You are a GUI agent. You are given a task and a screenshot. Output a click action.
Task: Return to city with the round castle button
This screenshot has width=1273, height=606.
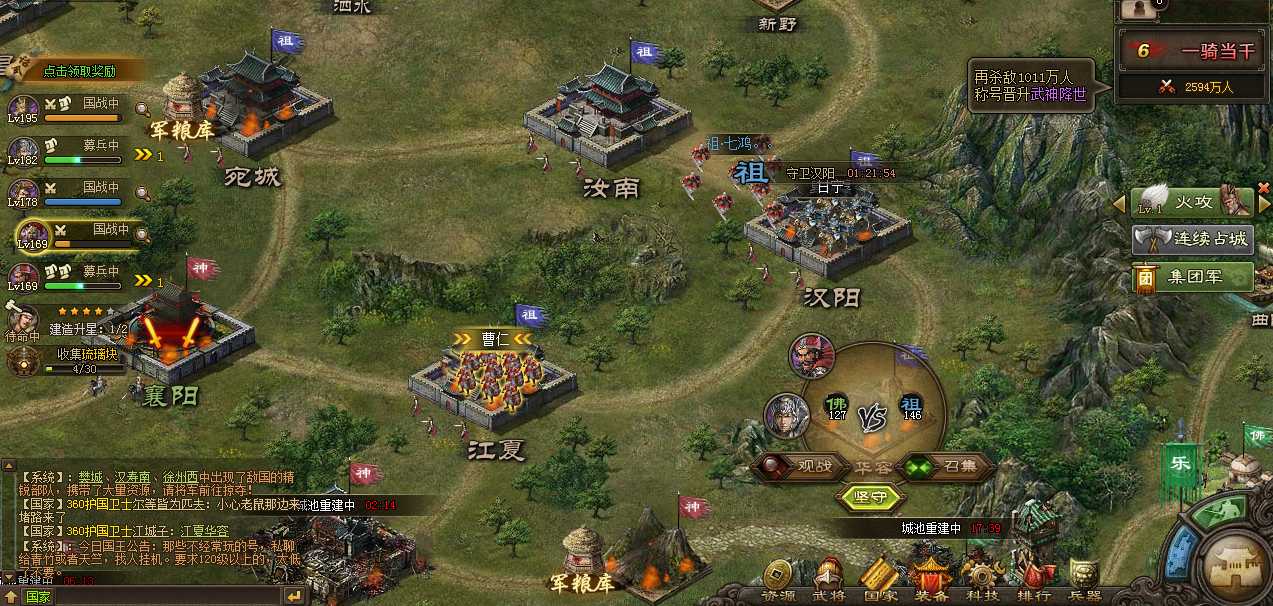point(1236,568)
